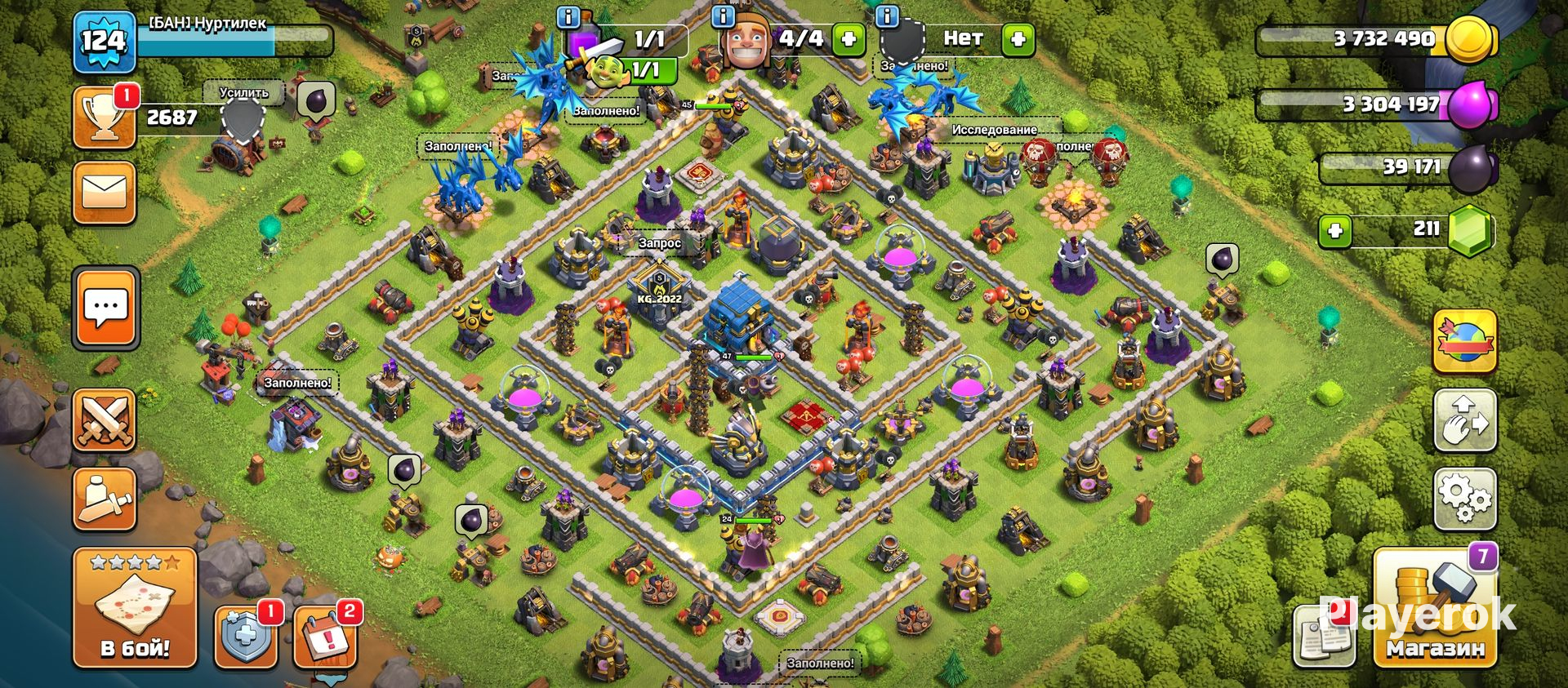This screenshot has width=1568, height=688.
Task: Open the army training menu
Action: [104, 499]
